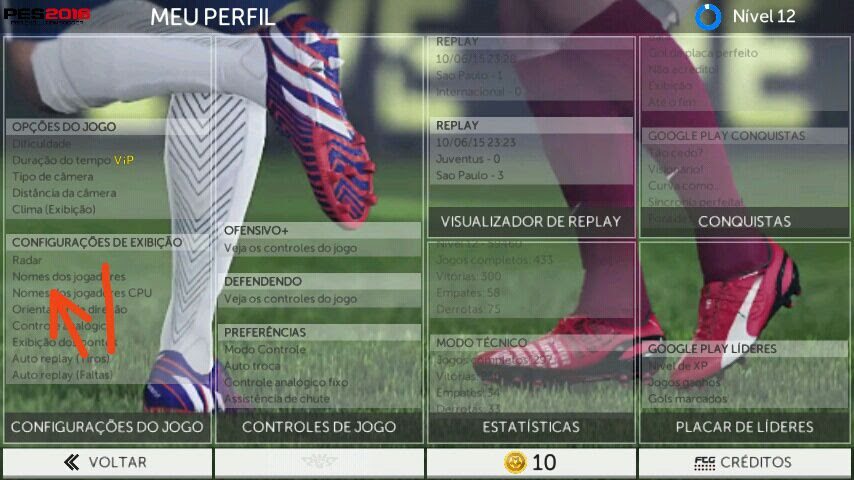Open the Créditos screen
The height and width of the screenshot is (480, 854).
pyautogui.click(x=744, y=462)
